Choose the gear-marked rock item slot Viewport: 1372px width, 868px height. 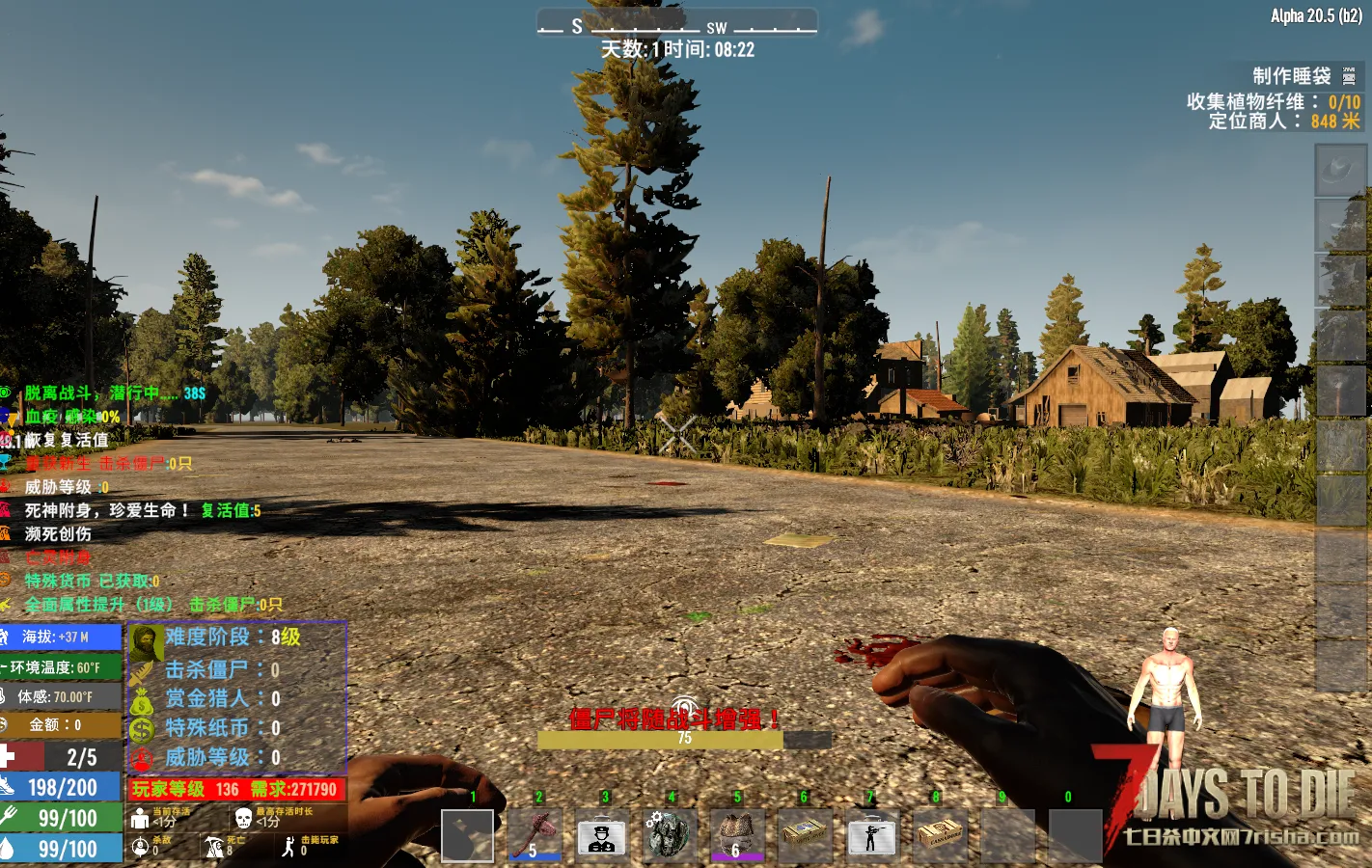point(668,835)
